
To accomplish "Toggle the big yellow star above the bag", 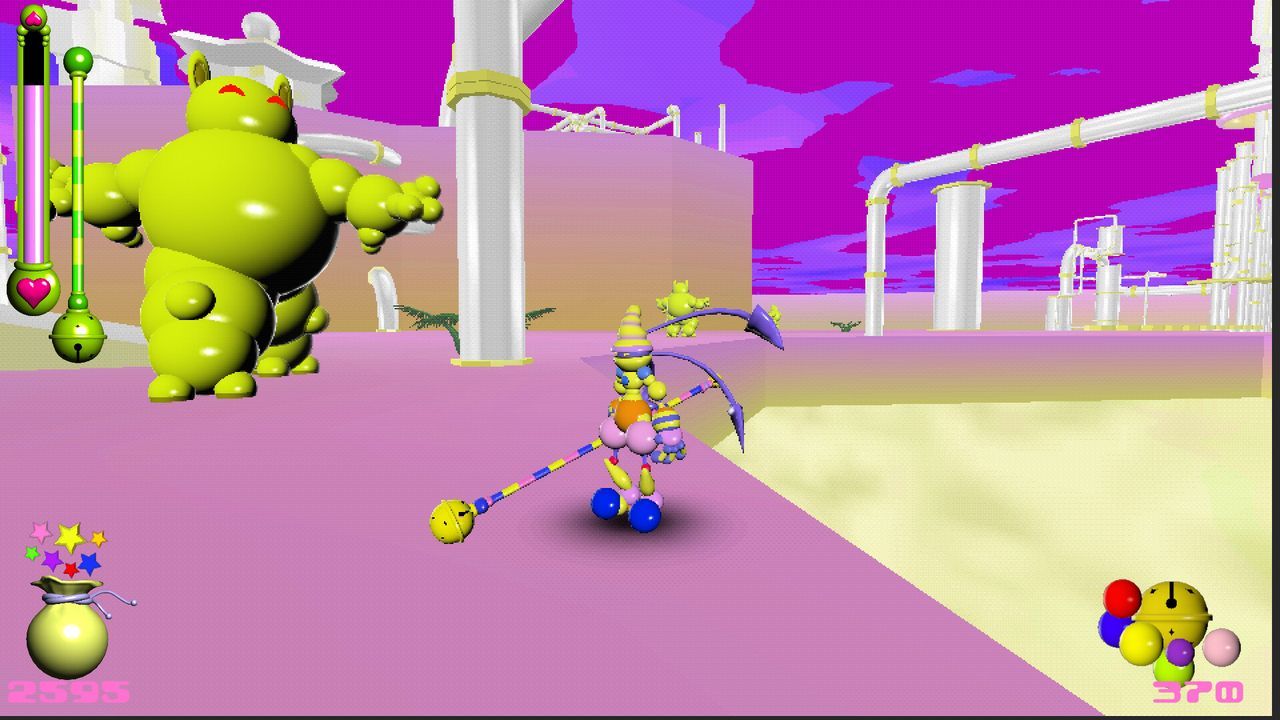I will coord(69,536).
